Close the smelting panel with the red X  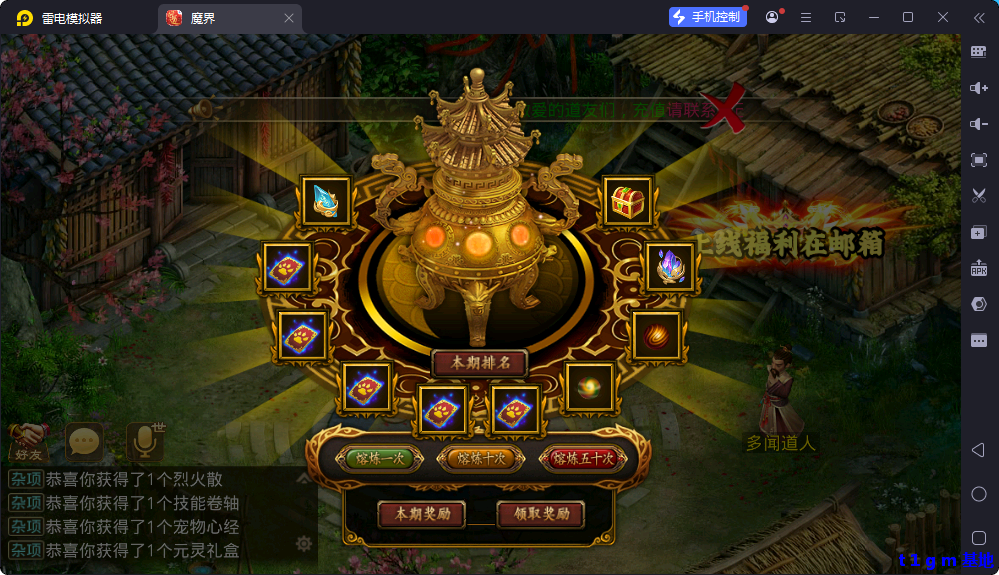pyautogui.click(x=730, y=108)
